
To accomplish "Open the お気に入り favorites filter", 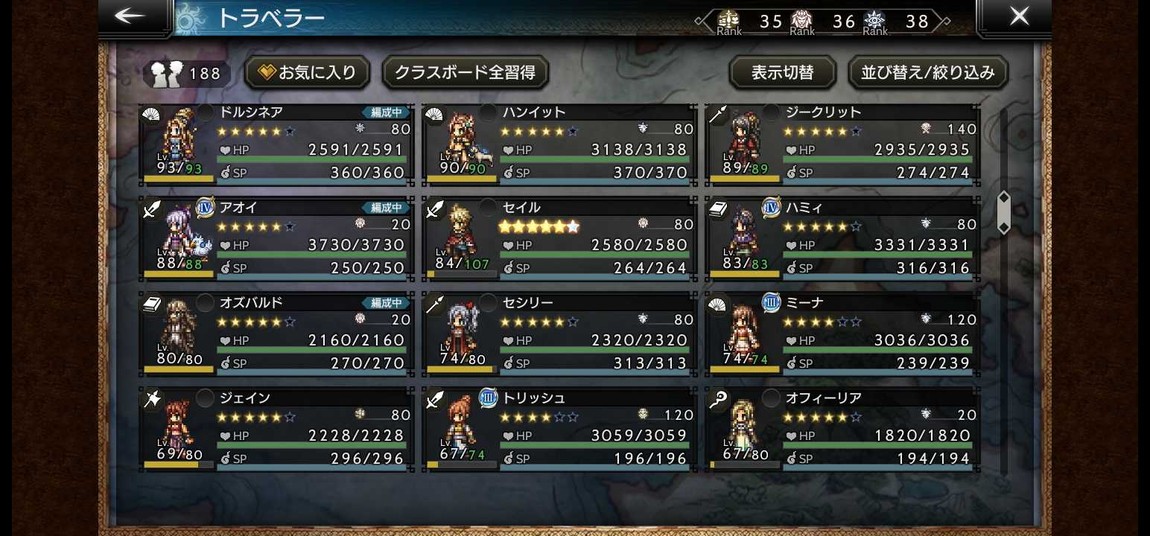I will (308, 73).
